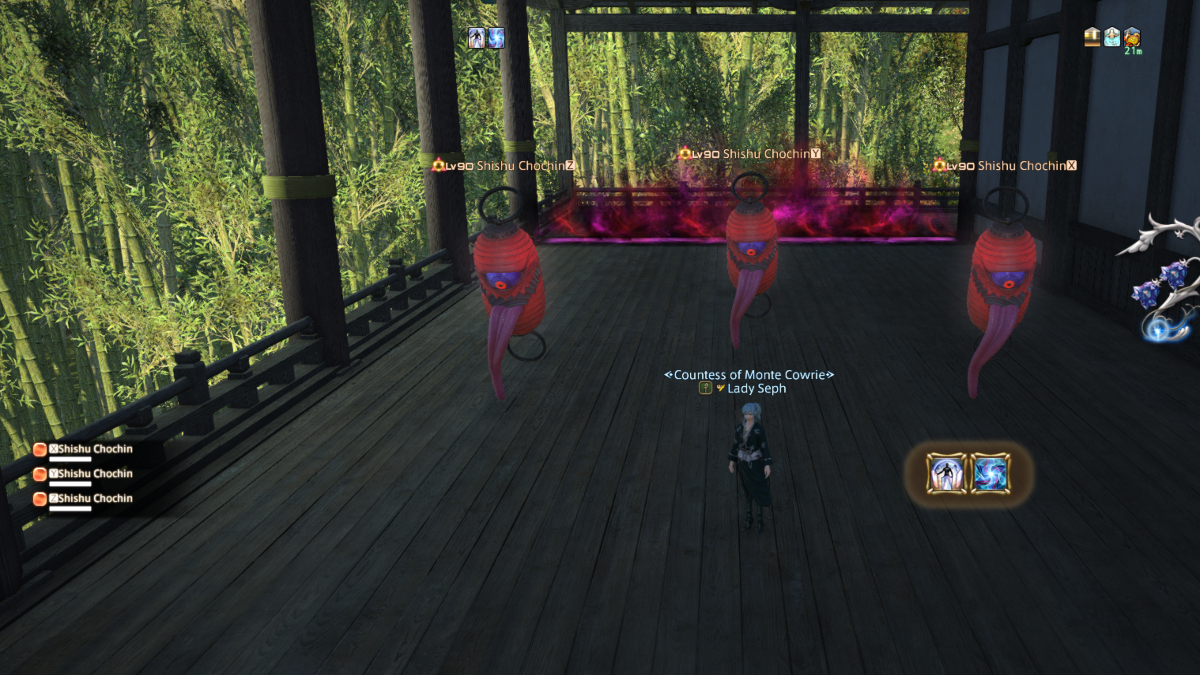Inspect the water figure status icon

click(1112, 37)
